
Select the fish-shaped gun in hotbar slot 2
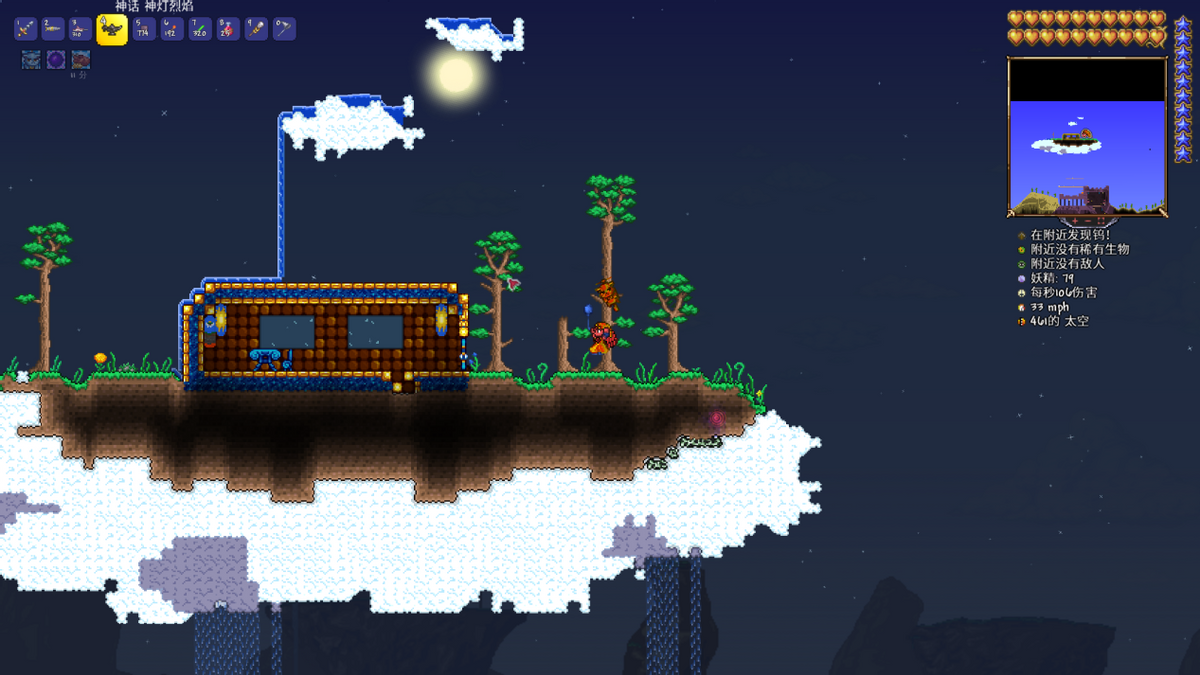click(54, 29)
